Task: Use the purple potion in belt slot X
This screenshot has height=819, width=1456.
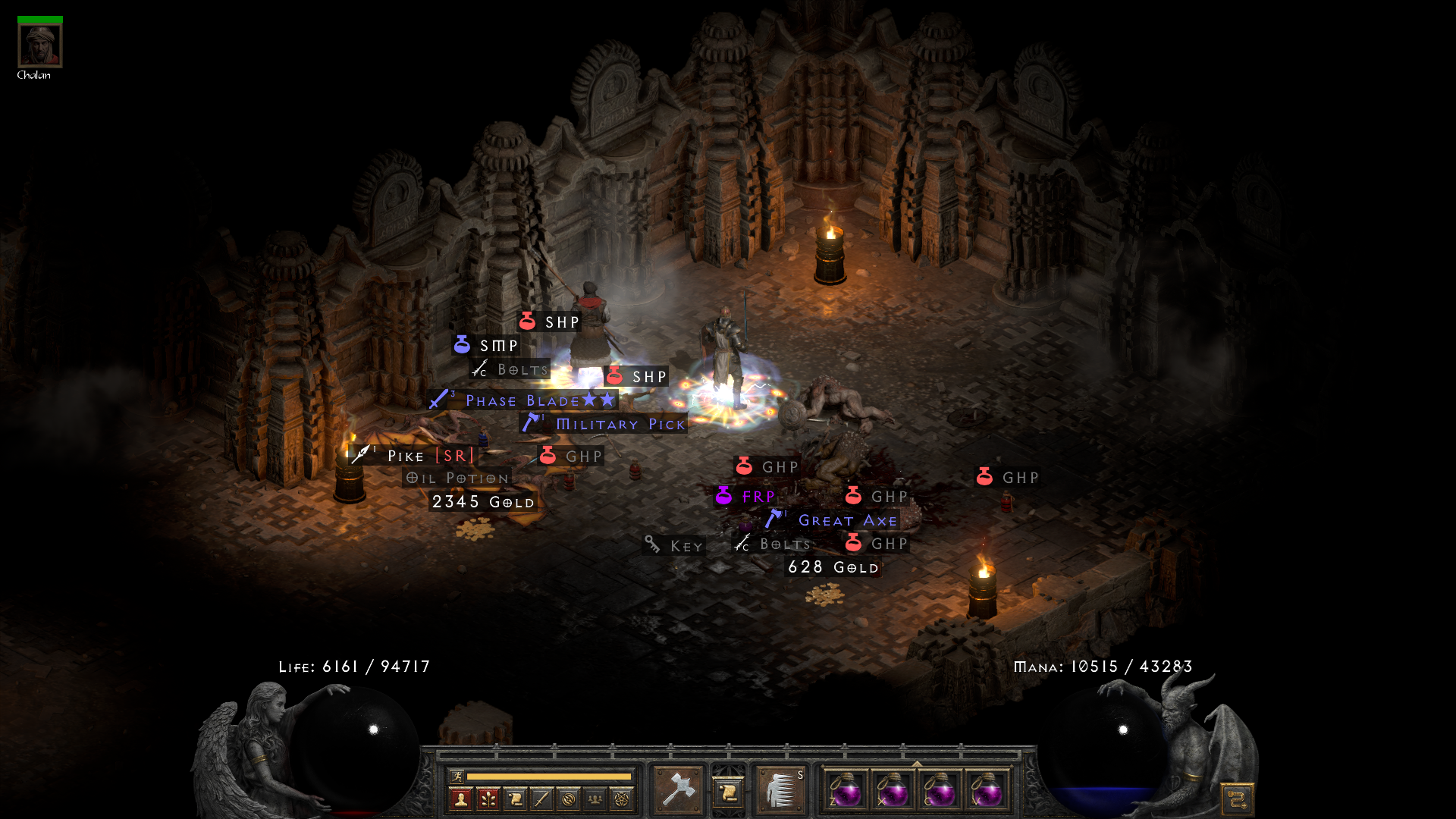Action: [893, 790]
